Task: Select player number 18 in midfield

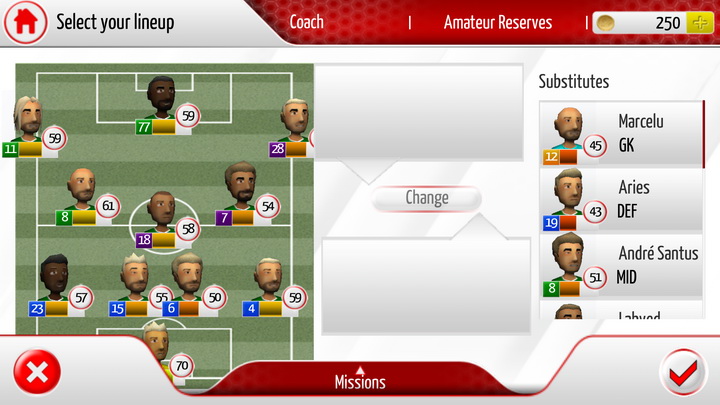Action: point(161,217)
